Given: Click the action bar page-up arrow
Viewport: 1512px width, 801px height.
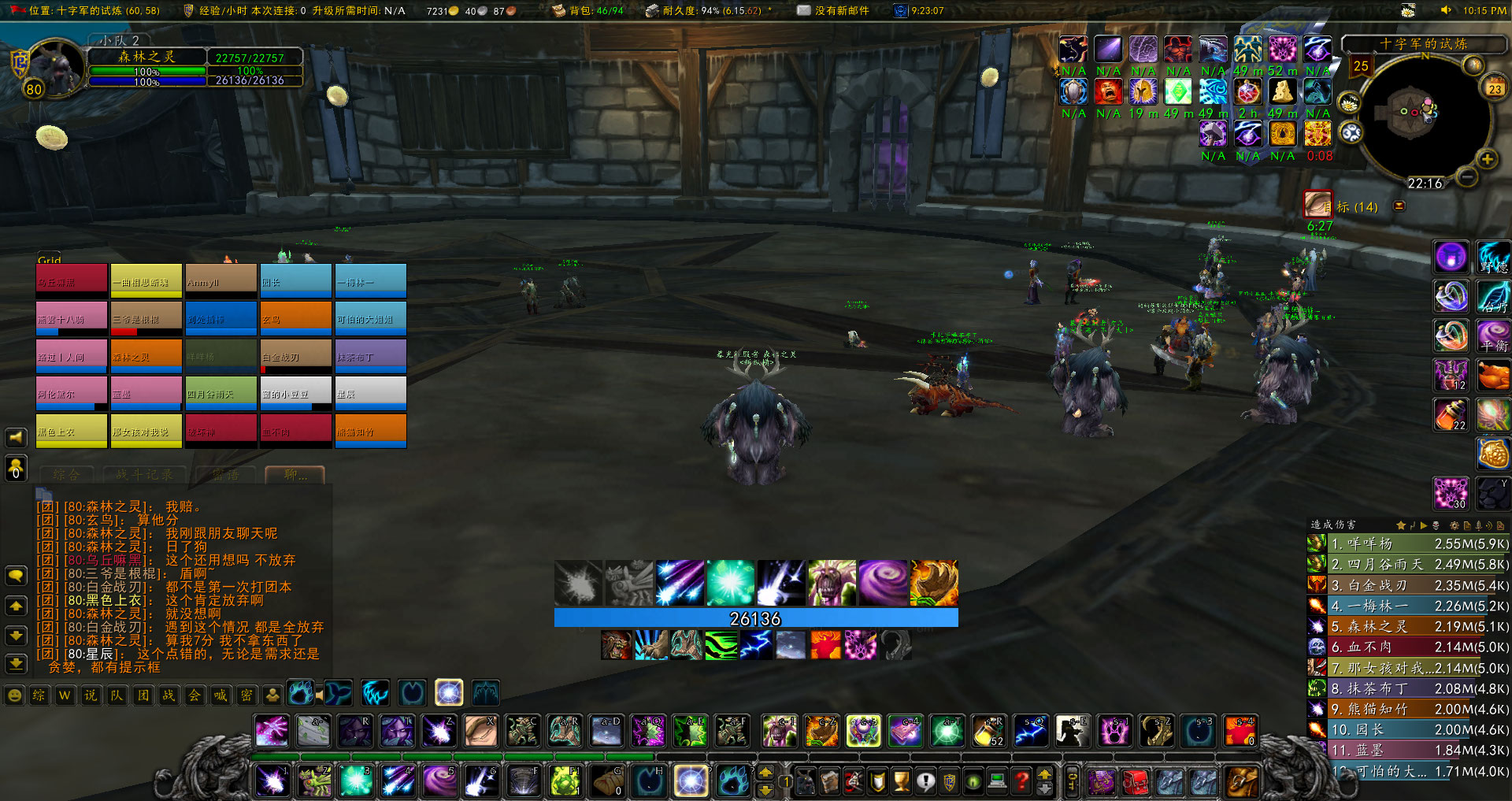Looking at the screenshot, I should [x=765, y=773].
